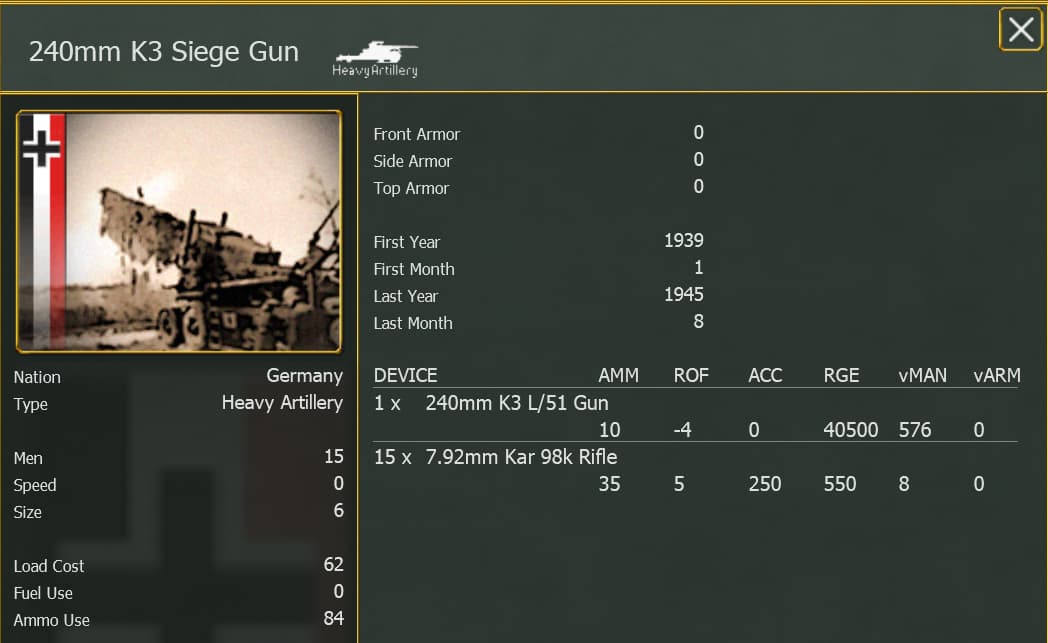Open the 7.92mm Kar 98k Rifle device
The height and width of the screenshot is (643, 1048).
tap(521, 457)
